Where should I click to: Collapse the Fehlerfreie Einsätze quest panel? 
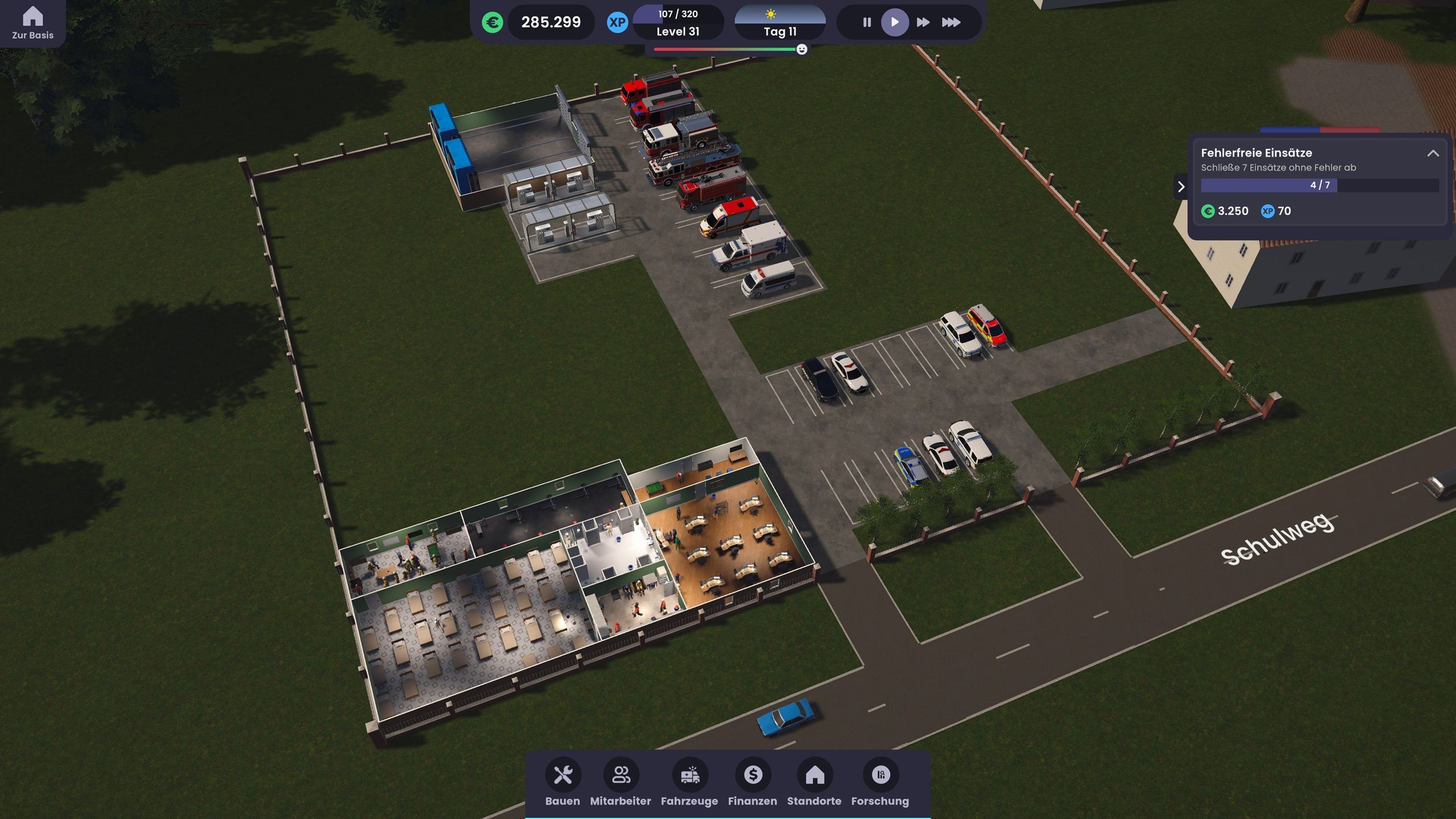(1433, 154)
